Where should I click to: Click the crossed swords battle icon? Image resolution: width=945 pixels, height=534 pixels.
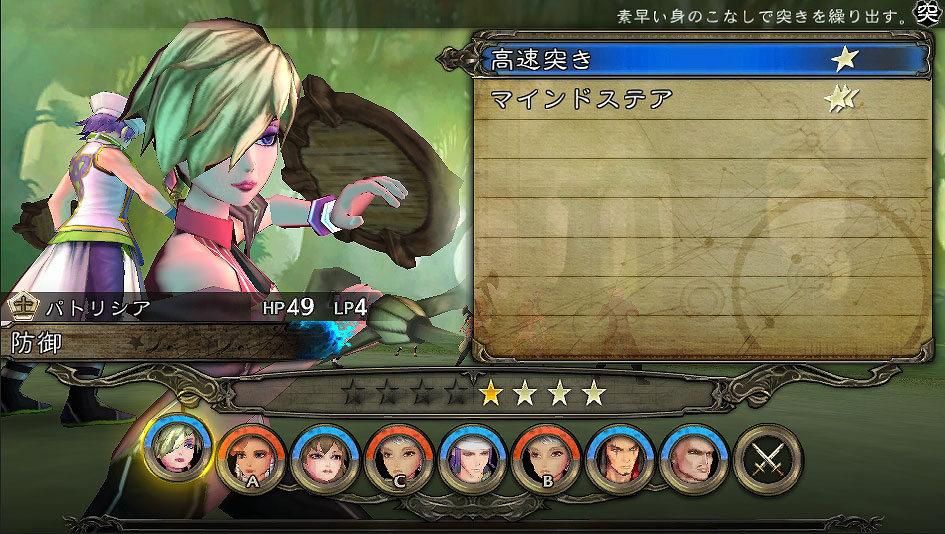coord(767,458)
